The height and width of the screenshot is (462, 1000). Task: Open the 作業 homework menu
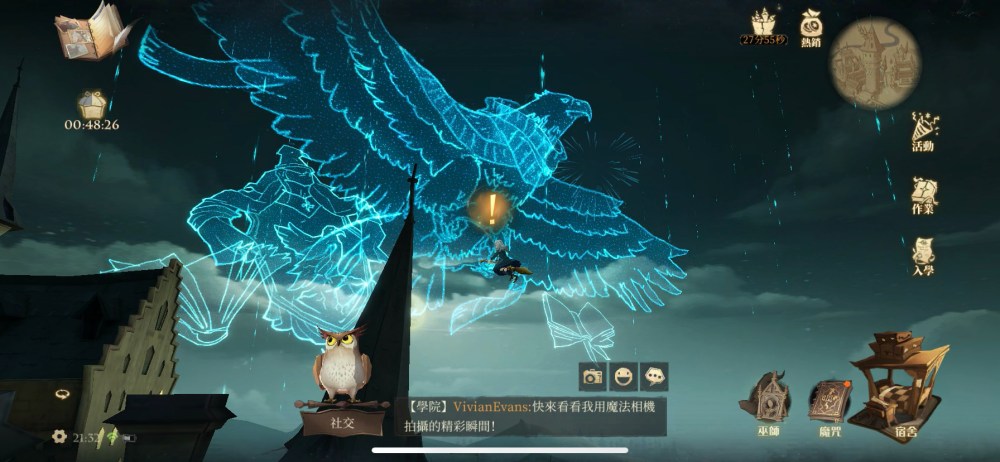point(923,195)
